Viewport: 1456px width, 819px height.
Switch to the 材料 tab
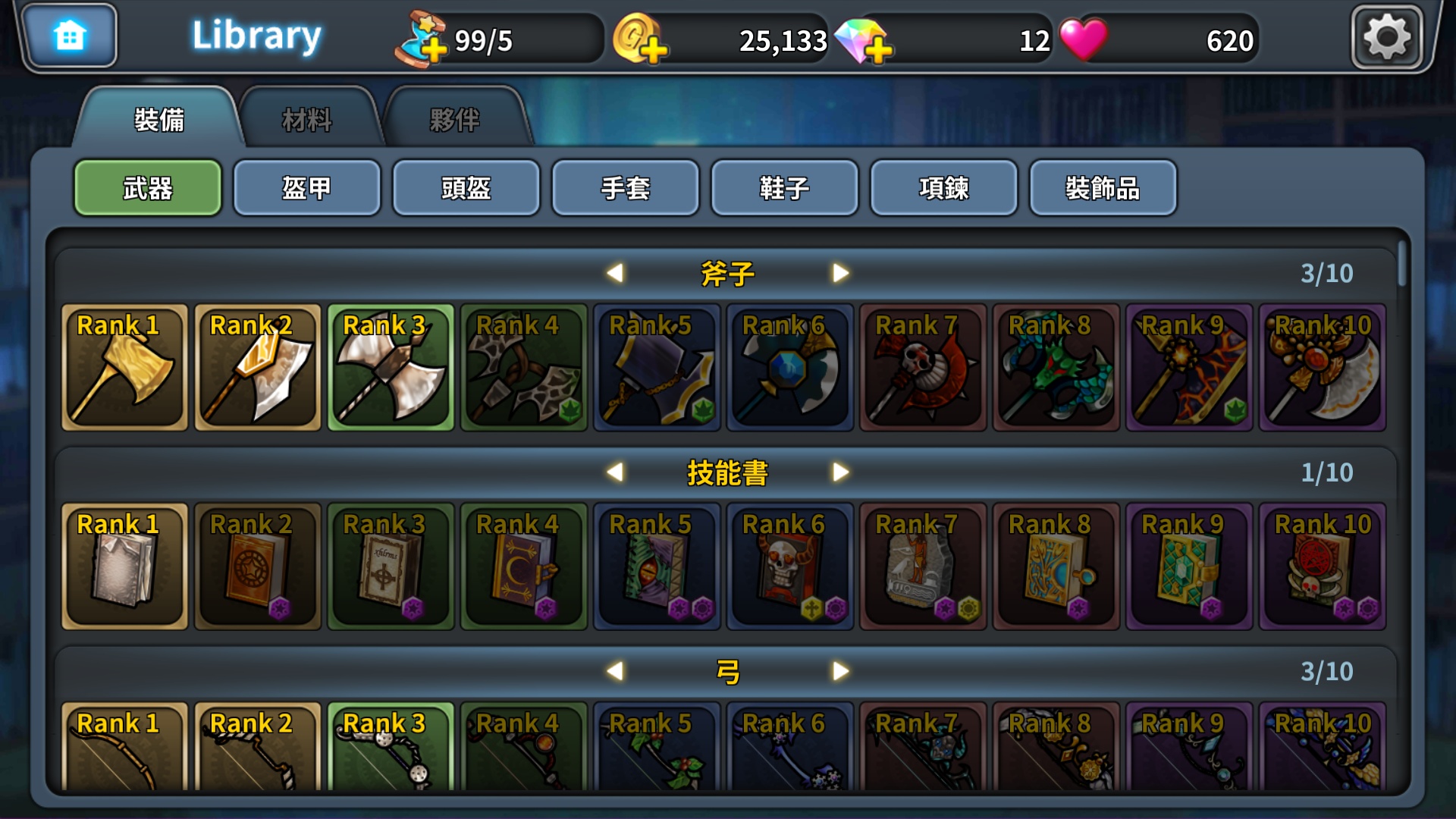(307, 119)
